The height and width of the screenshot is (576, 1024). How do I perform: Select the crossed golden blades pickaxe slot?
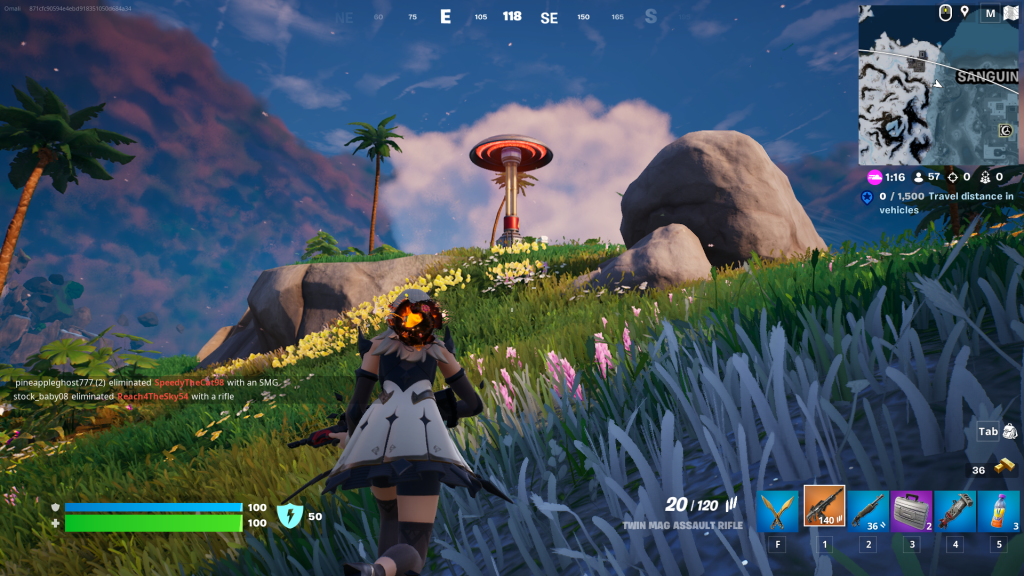tap(777, 510)
